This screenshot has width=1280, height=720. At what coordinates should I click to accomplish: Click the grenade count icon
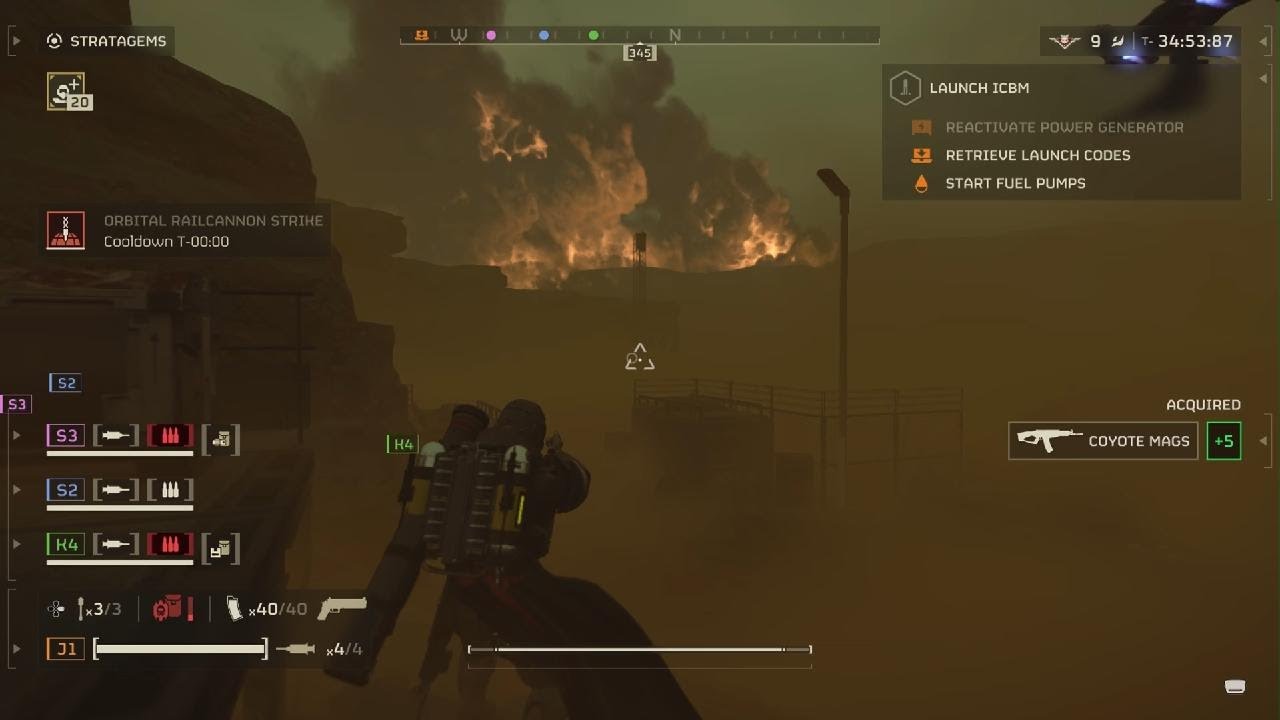[99, 608]
